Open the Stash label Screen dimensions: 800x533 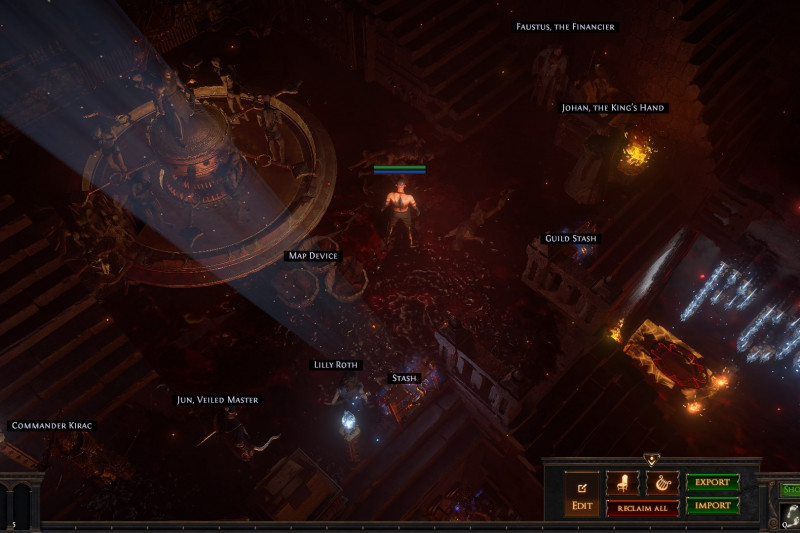click(x=404, y=378)
